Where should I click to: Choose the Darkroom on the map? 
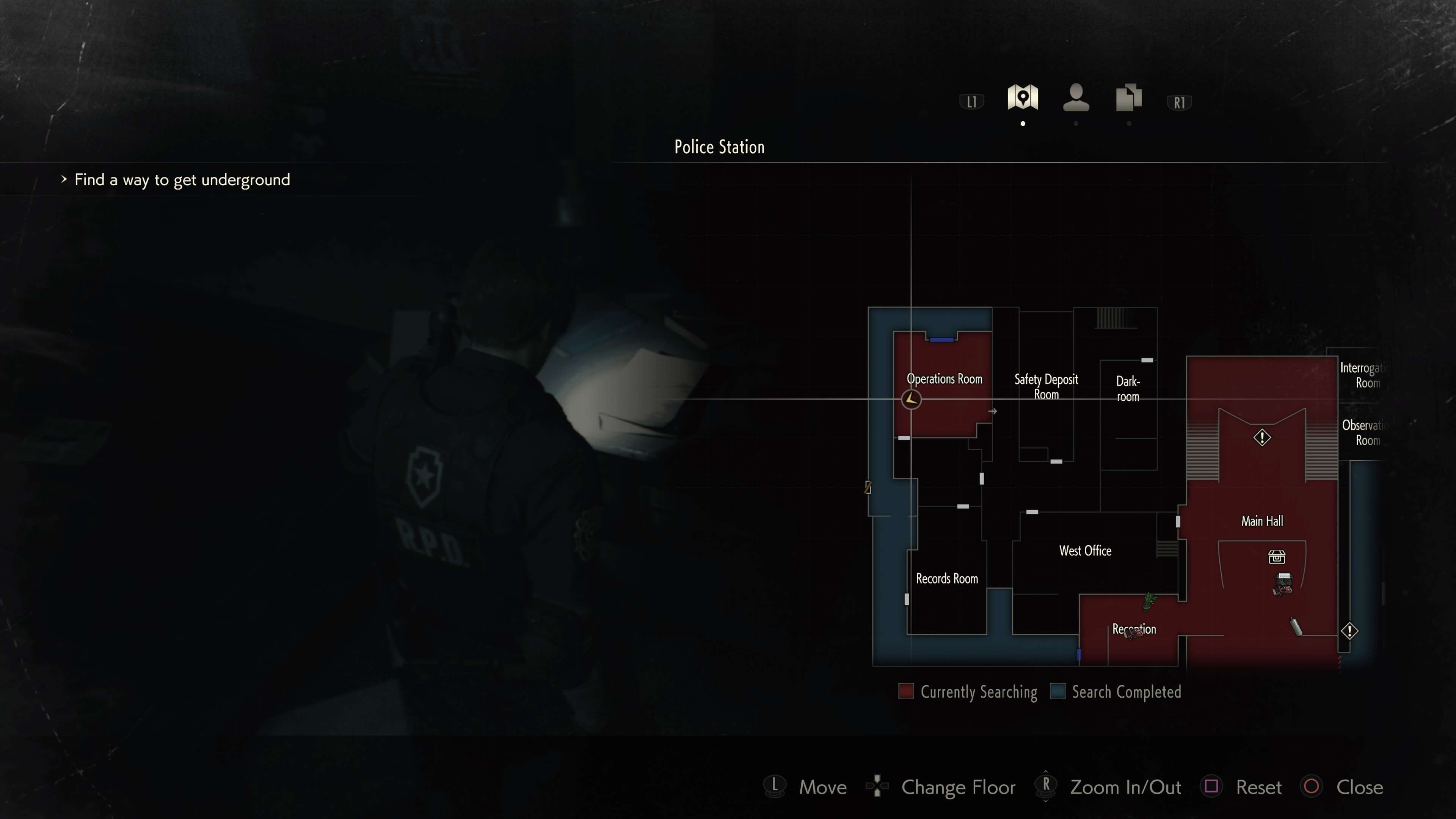coord(1128,389)
